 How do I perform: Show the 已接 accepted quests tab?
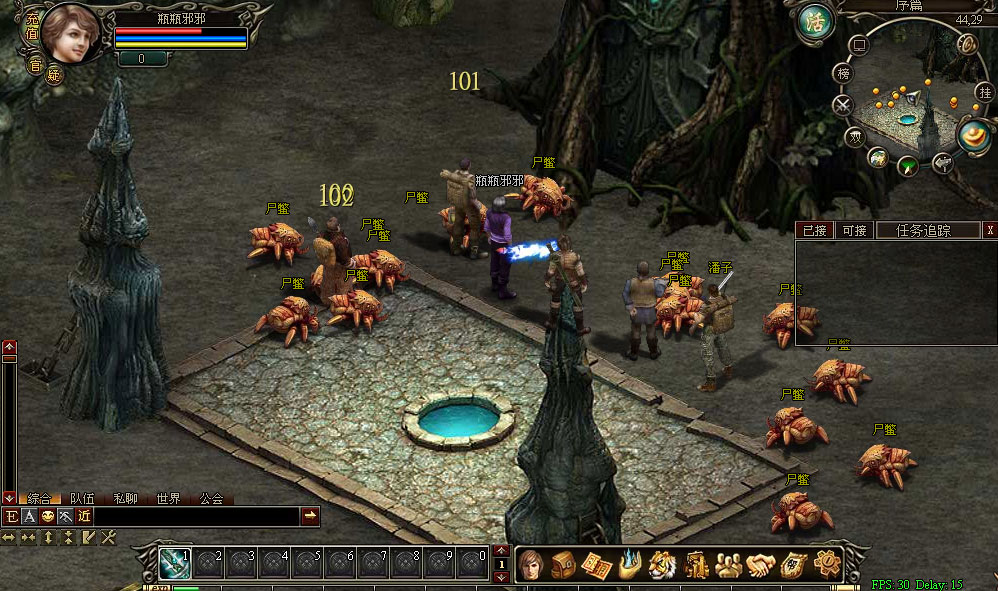pos(814,230)
